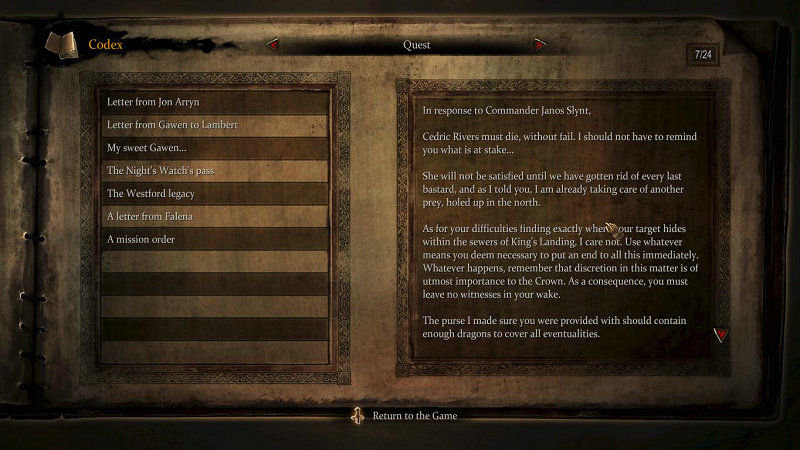Switch to next codex category with right arrow
Image resolution: width=800 pixels, height=450 pixels.
pos(540,45)
